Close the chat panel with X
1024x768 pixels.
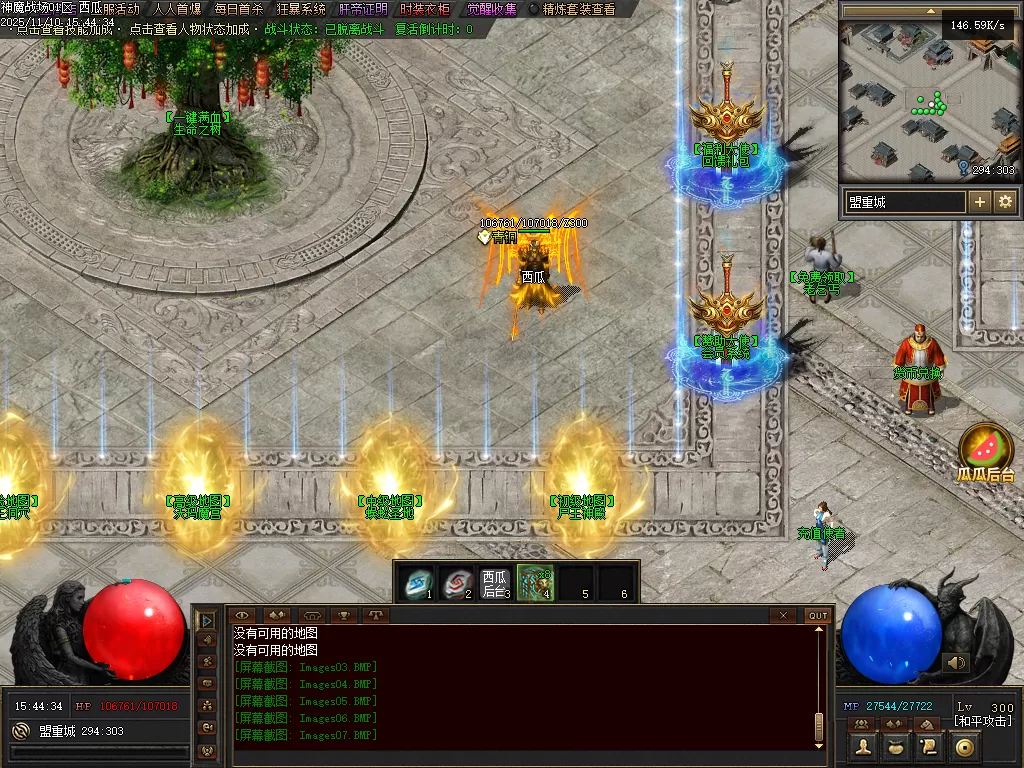784,616
